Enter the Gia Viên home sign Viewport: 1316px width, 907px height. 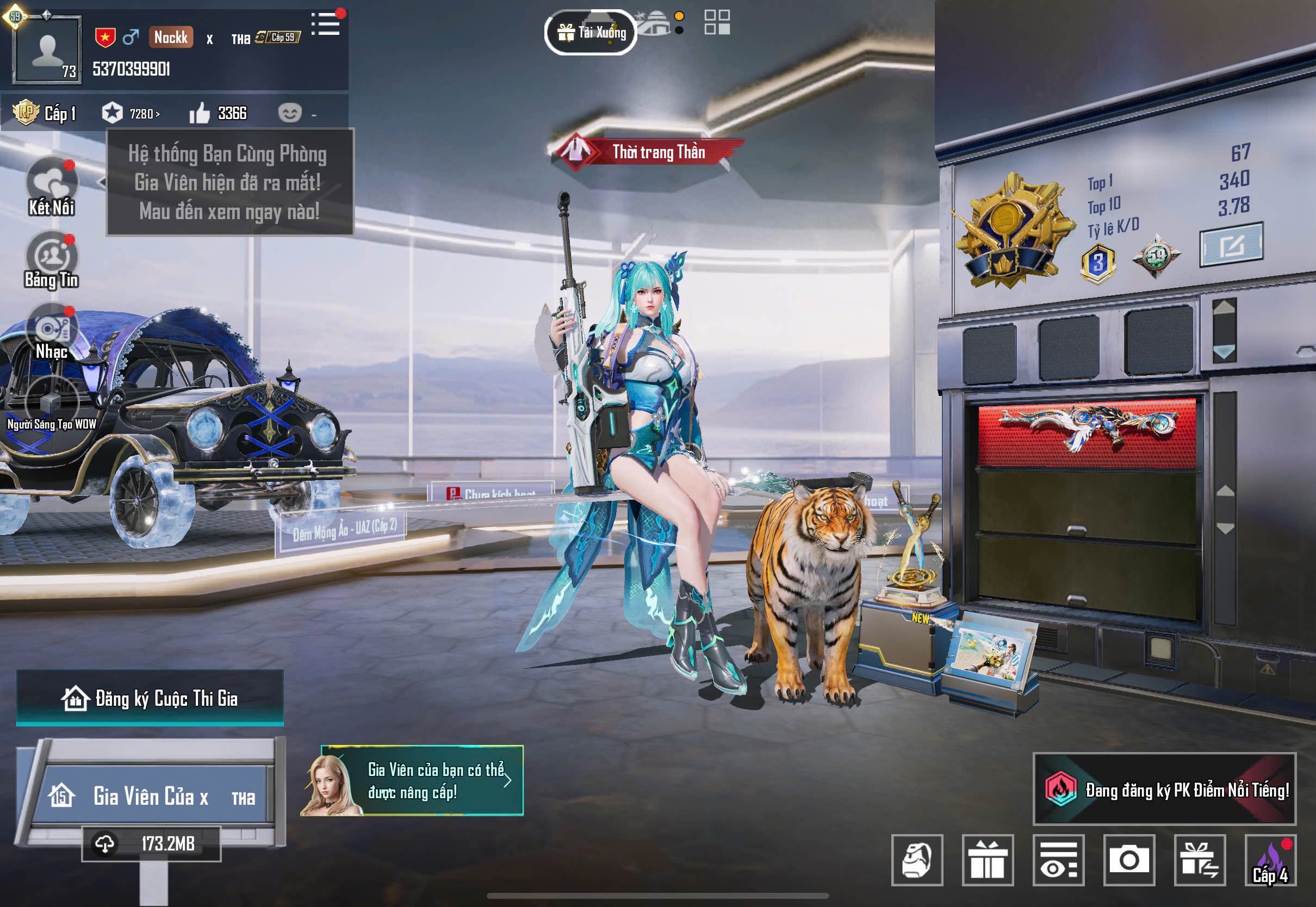click(151, 795)
